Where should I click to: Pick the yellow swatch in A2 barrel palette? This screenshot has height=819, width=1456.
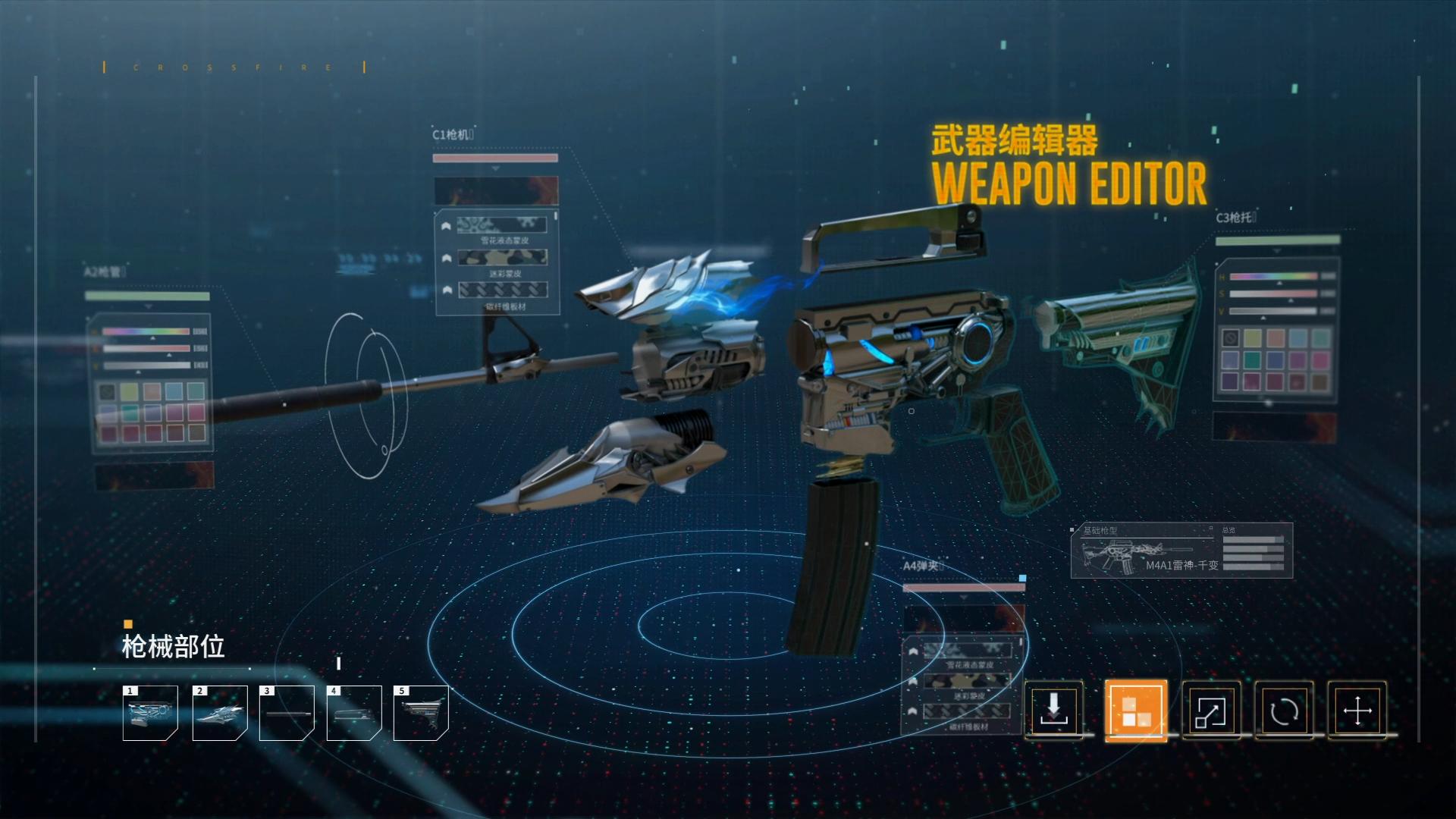click(130, 391)
